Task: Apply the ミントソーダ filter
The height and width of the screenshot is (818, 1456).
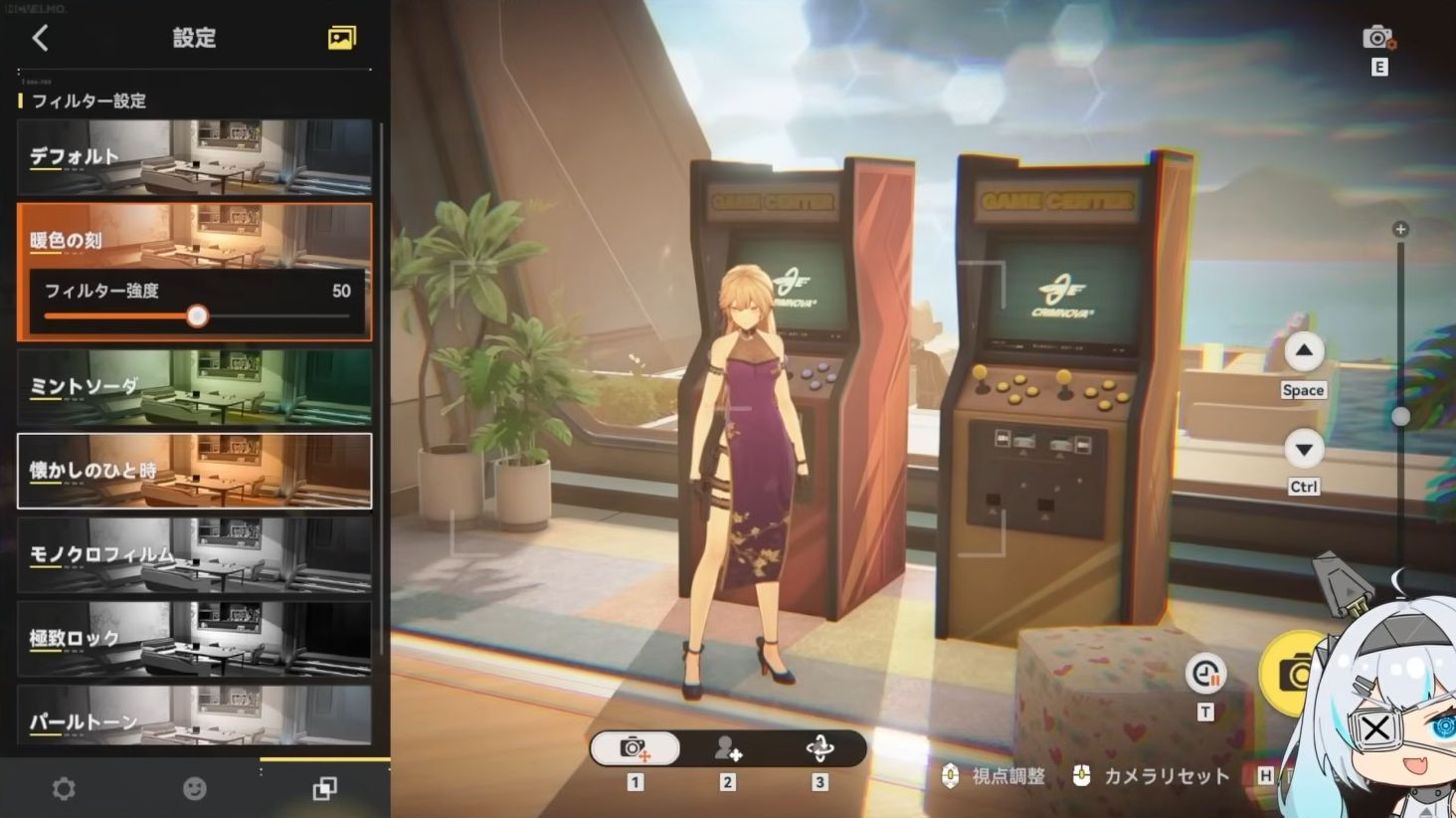Action: [194, 386]
